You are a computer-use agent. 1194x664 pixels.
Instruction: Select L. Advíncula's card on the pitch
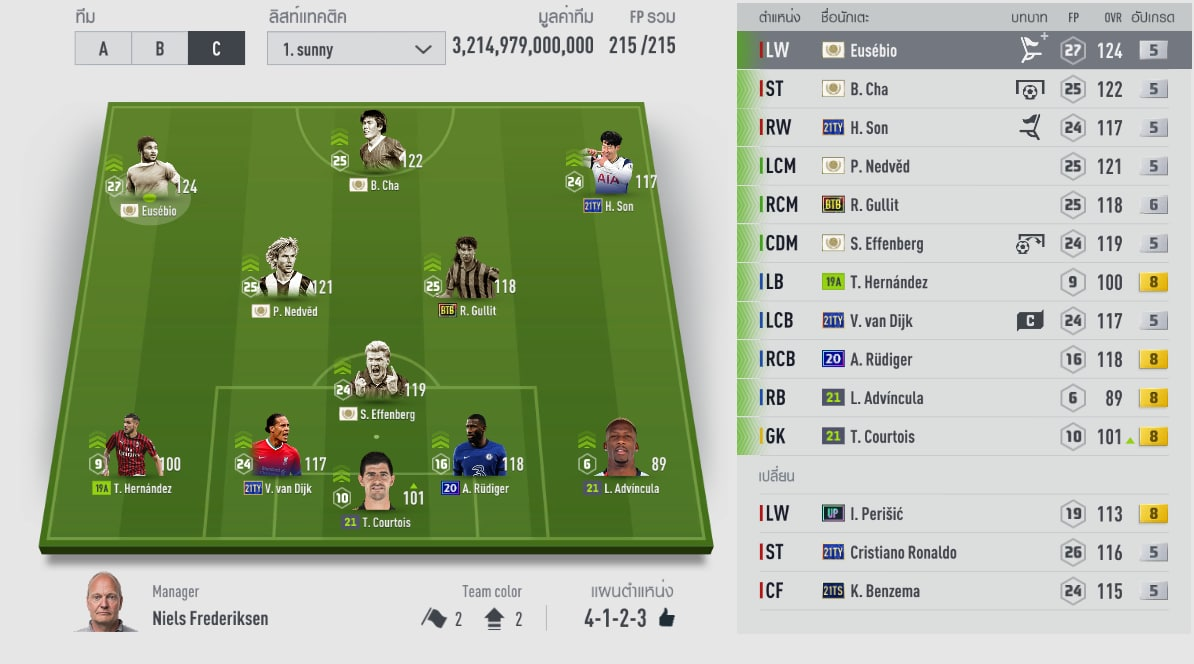[622, 455]
